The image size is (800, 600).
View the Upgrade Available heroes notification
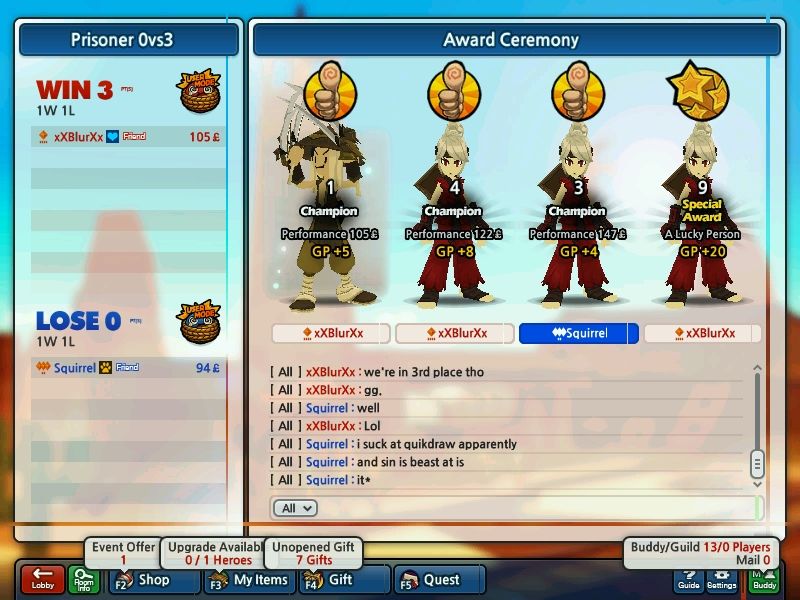pyautogui.click(x=217, y=553)
